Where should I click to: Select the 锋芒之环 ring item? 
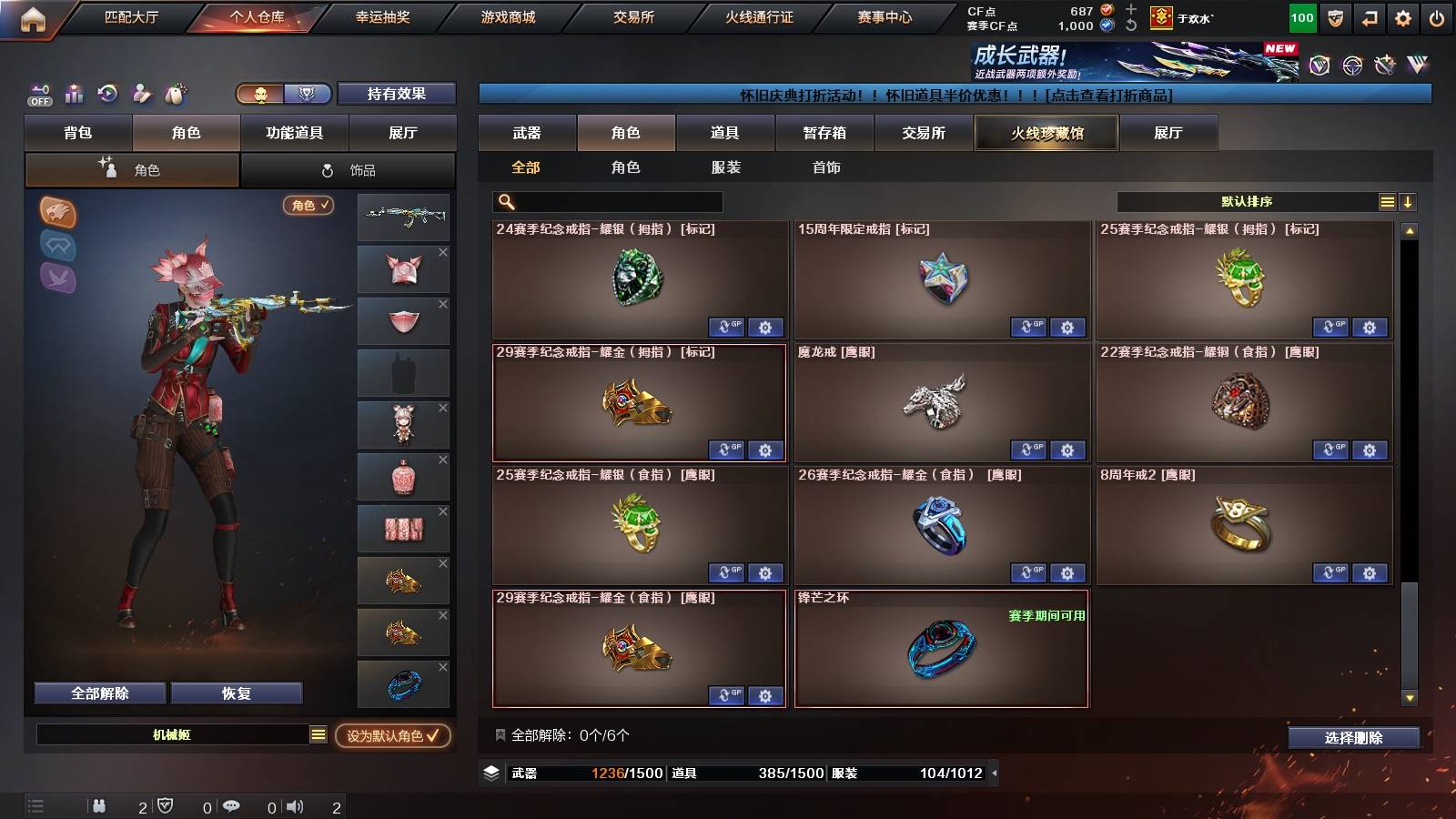click(942, 648)
